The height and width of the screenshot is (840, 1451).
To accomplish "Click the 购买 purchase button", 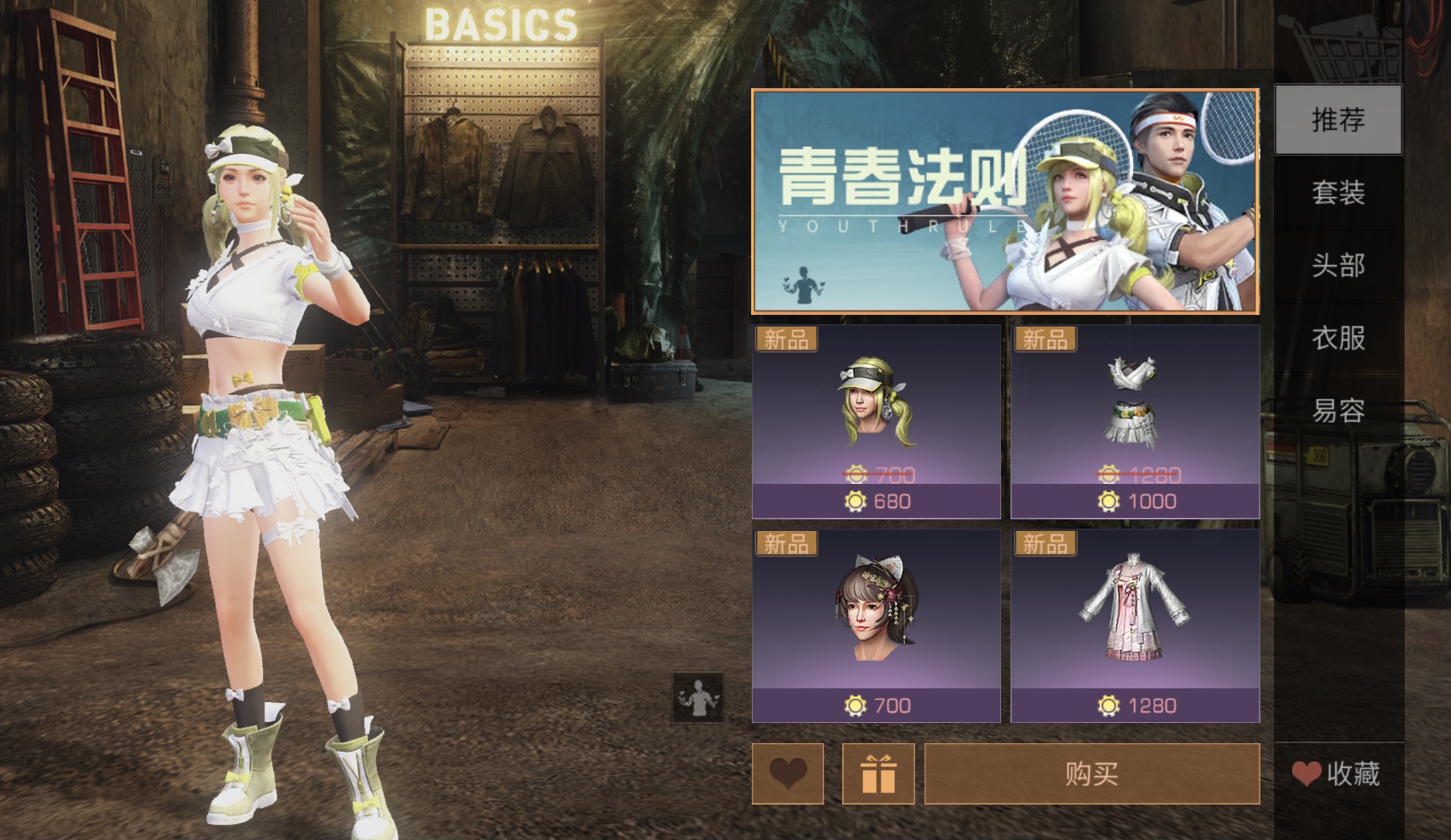I will [1091, 774].
